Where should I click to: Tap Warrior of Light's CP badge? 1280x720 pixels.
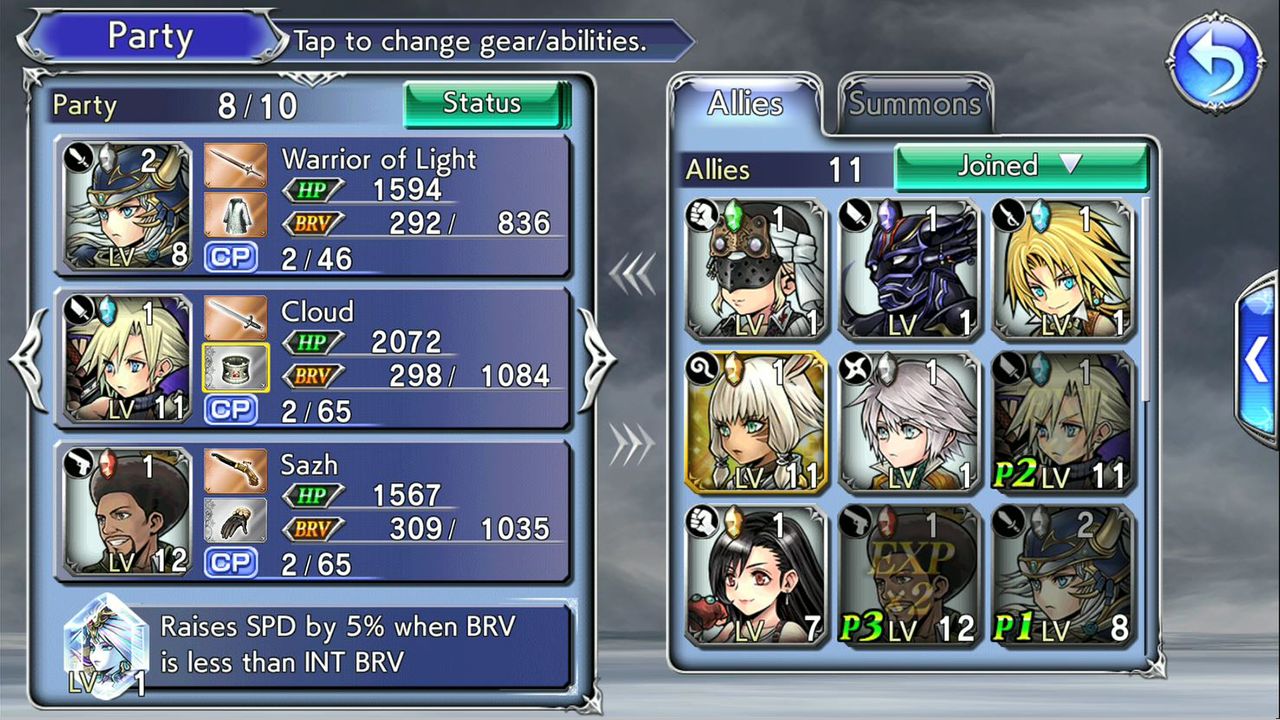coord(231,256)
